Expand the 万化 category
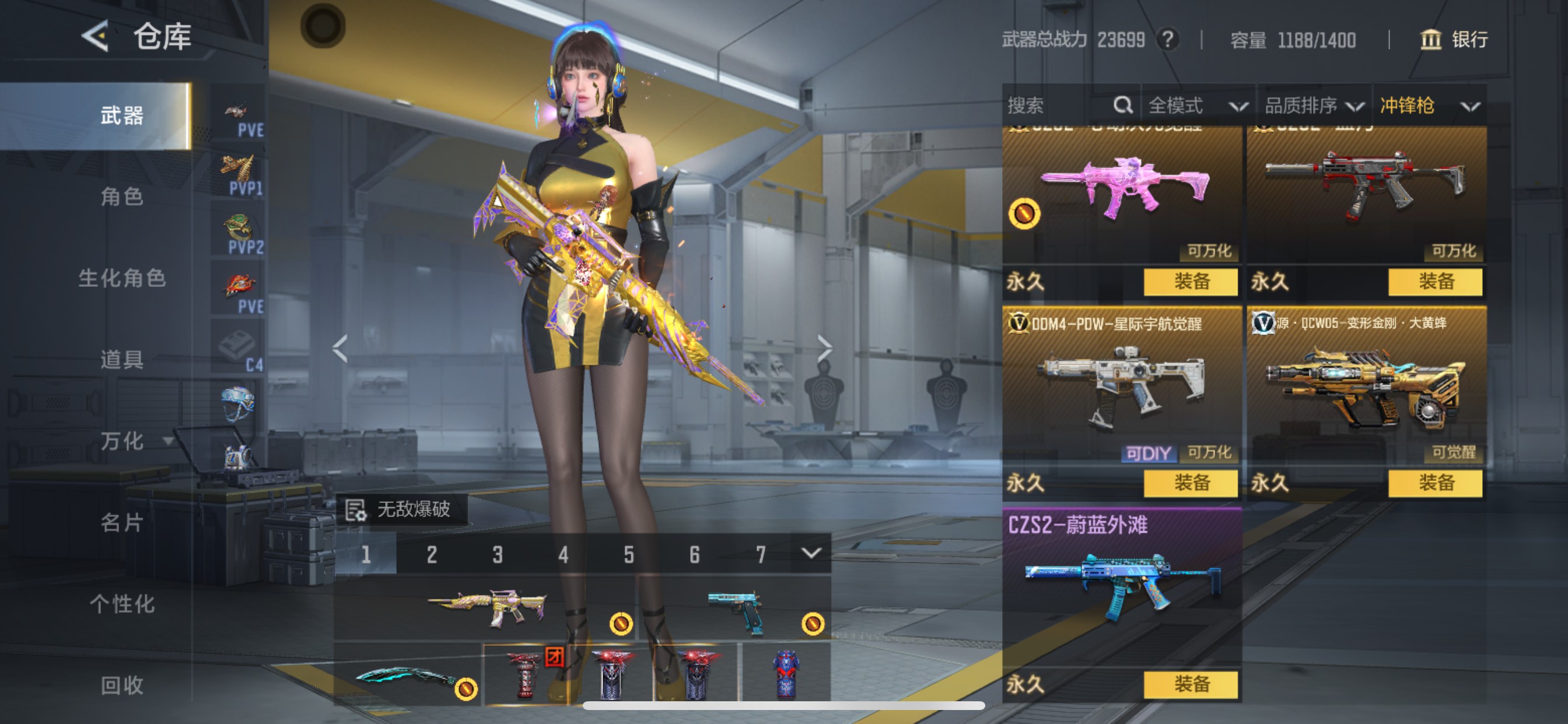The image size is (1568, 724). click(x=135, y=441)
